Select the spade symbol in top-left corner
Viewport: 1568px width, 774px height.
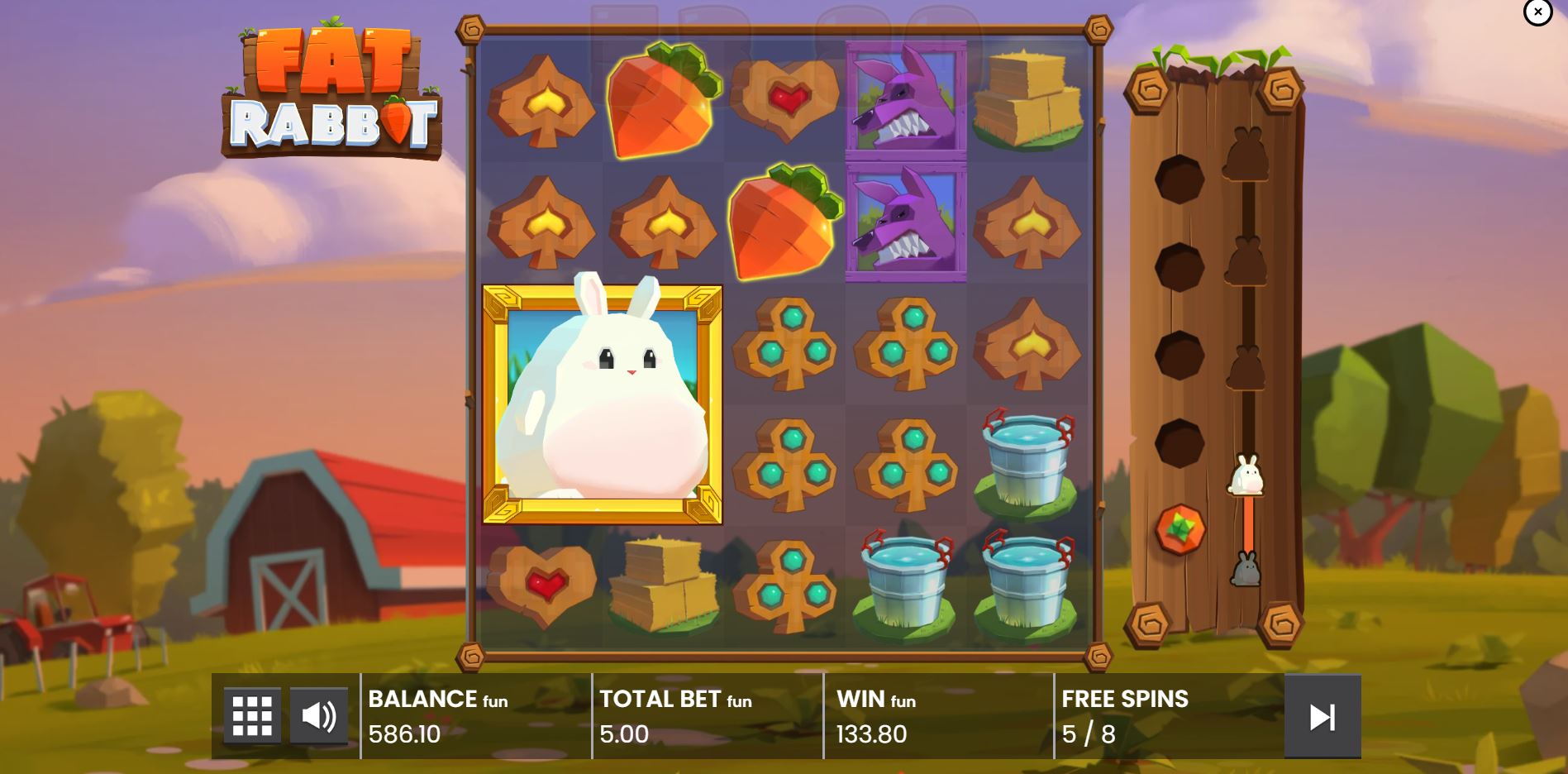(543, 102)
